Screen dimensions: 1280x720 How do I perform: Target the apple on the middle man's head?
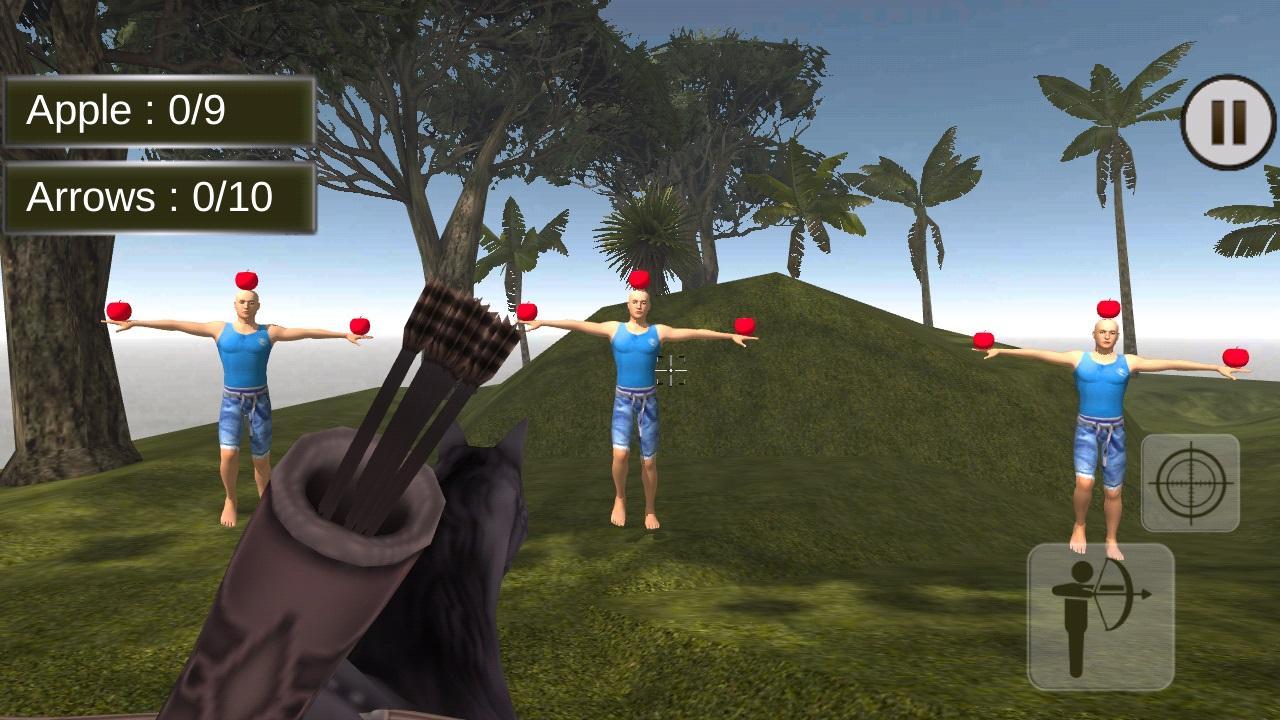(x=641, y=276)
